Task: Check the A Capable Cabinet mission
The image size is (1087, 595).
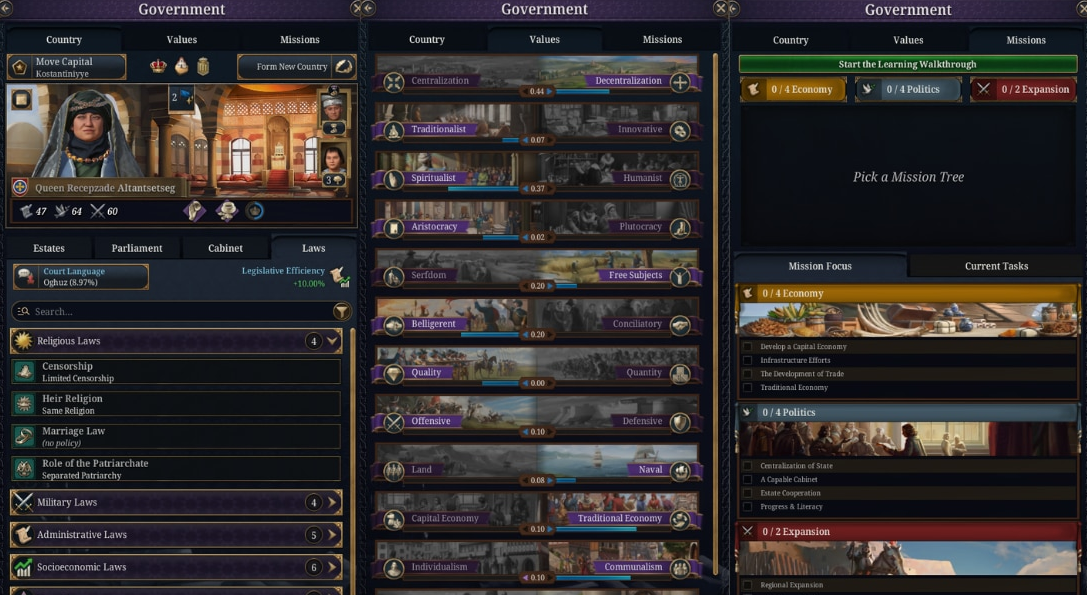Action: (x=747, y=480)
